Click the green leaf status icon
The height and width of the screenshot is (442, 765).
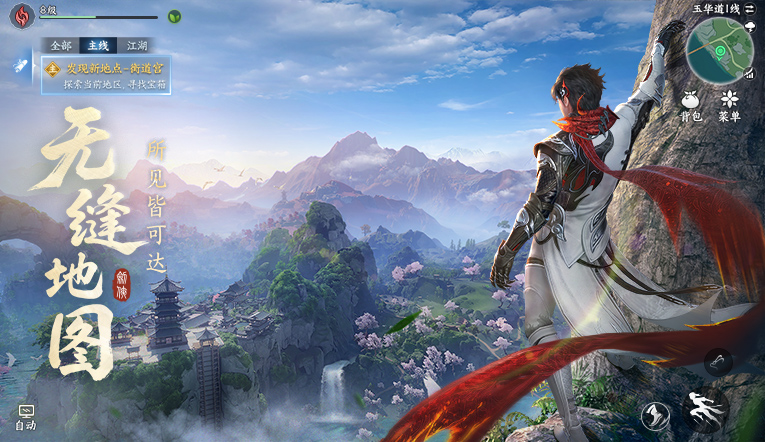tap(174, 16)
